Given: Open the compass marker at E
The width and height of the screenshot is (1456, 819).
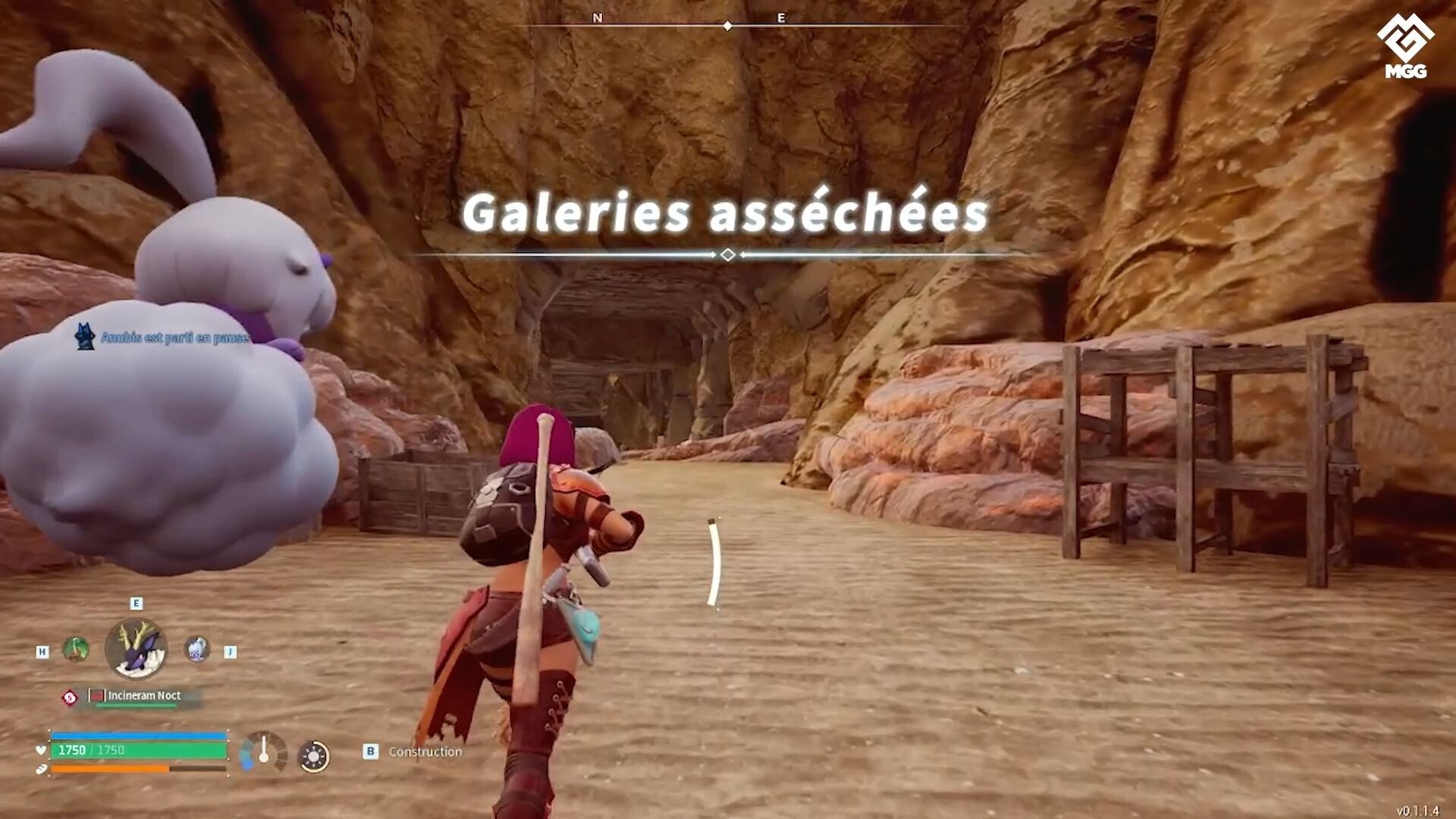Looking at the screenshot, I should (x=783, y=15).
